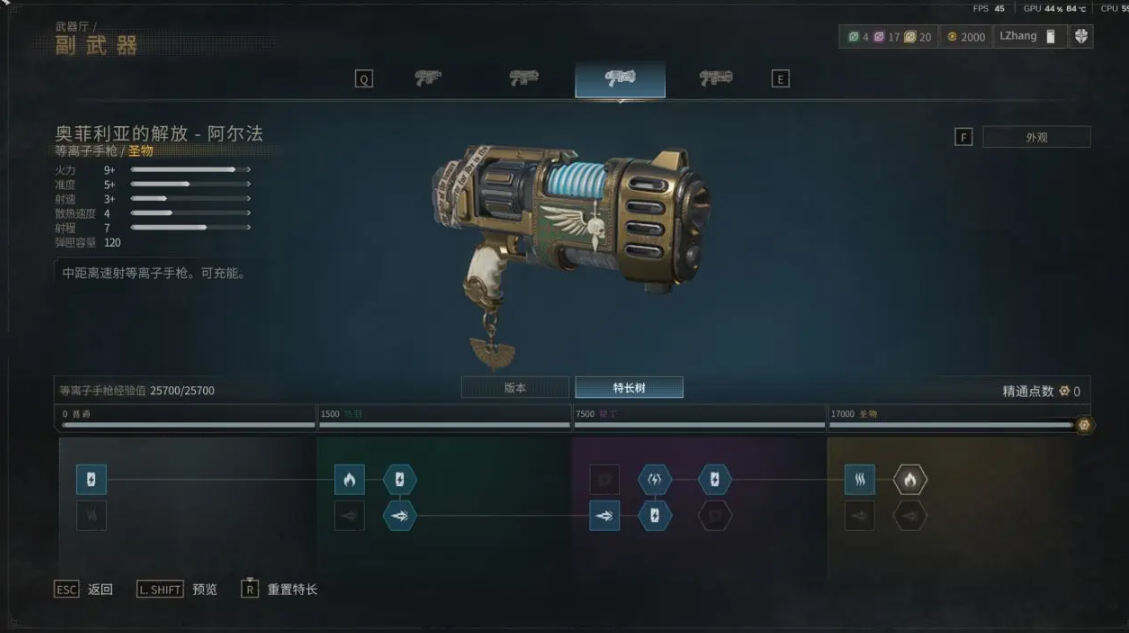1129x633 pixels.
Task: Select the highlighted plasma pistol weapon tab
Action: tap(620, 79)
